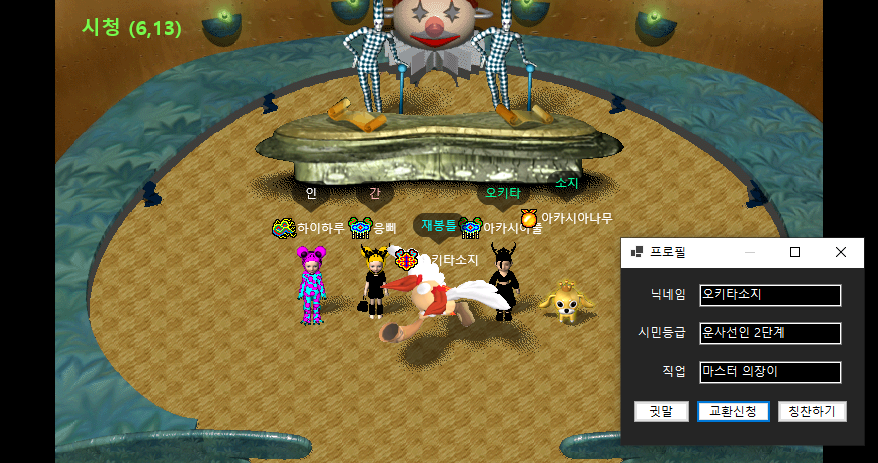Close the 프로필 profile window
The height and width of the screenshot is (463, 878).
[841, 252]
